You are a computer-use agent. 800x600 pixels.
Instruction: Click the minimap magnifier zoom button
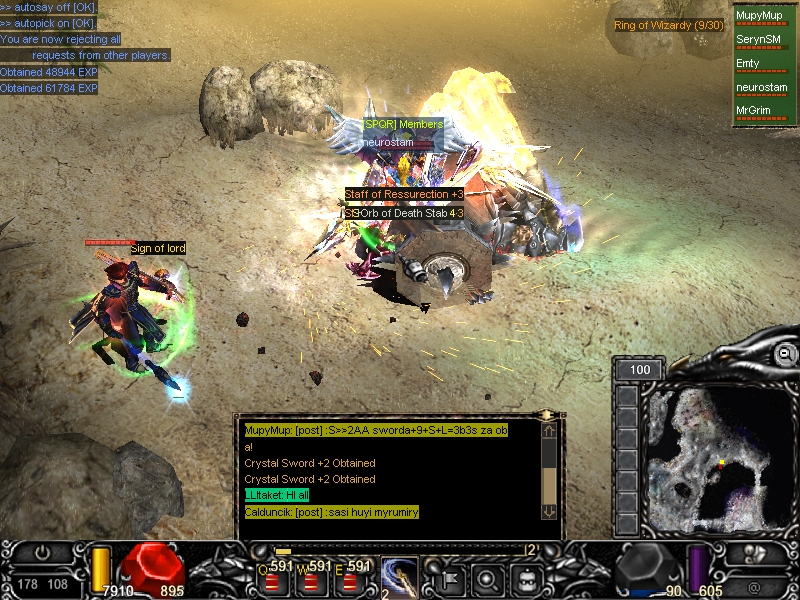(x=787, y=353)
